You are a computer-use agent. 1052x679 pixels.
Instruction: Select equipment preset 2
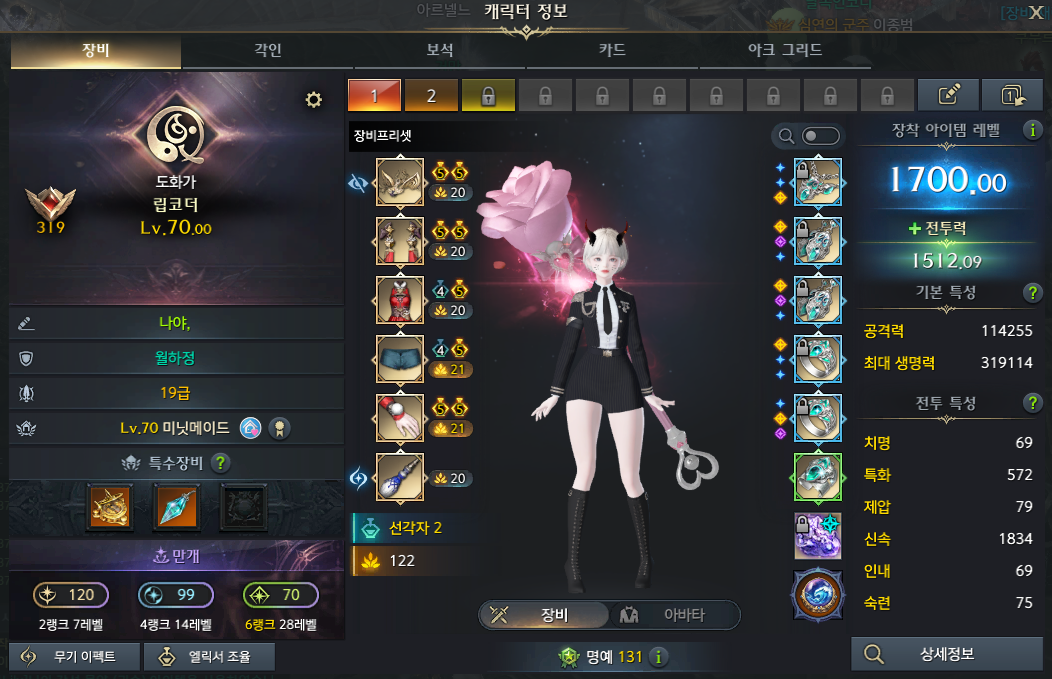tap(431, 96)
